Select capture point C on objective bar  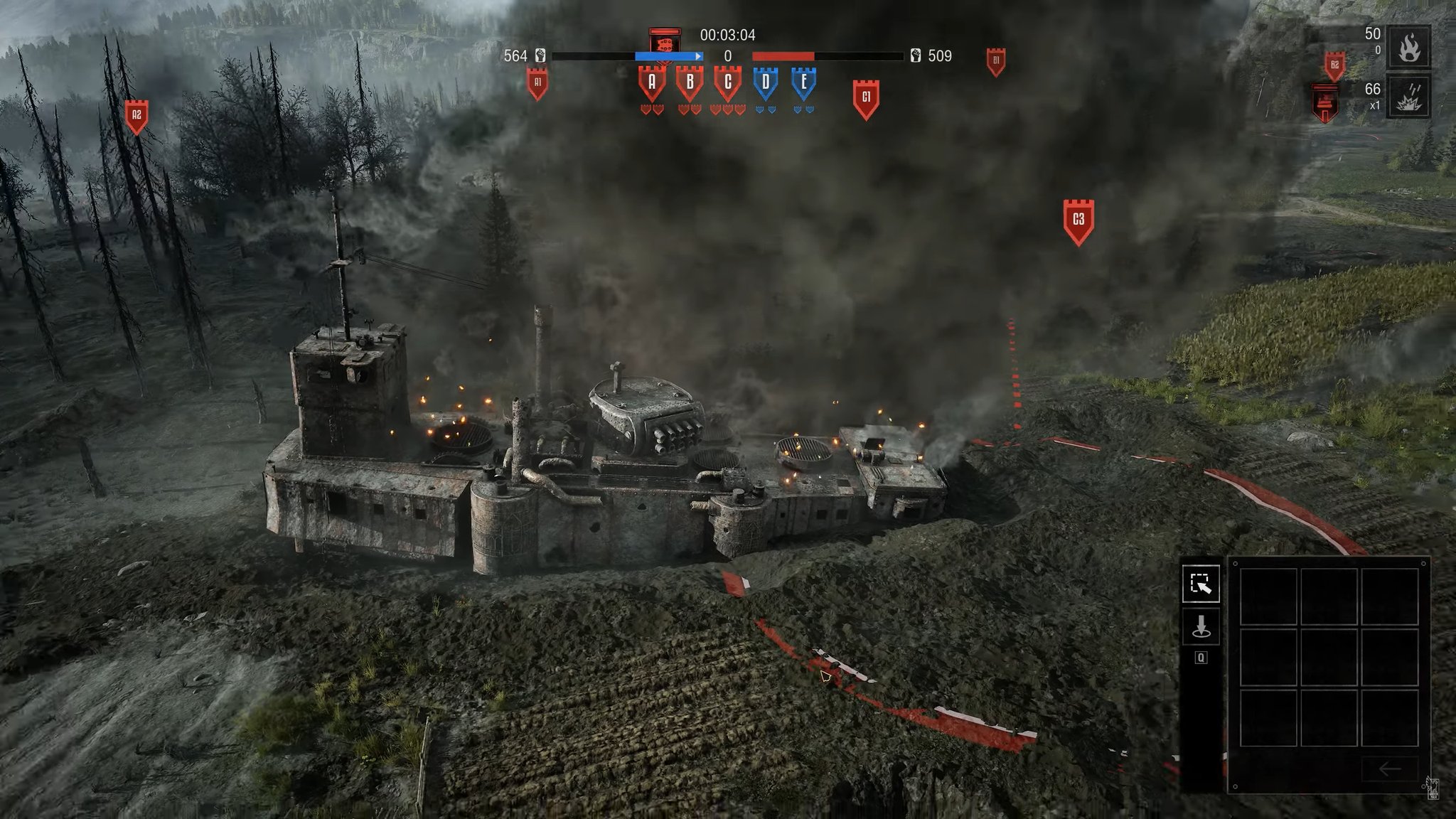point(727,83)
